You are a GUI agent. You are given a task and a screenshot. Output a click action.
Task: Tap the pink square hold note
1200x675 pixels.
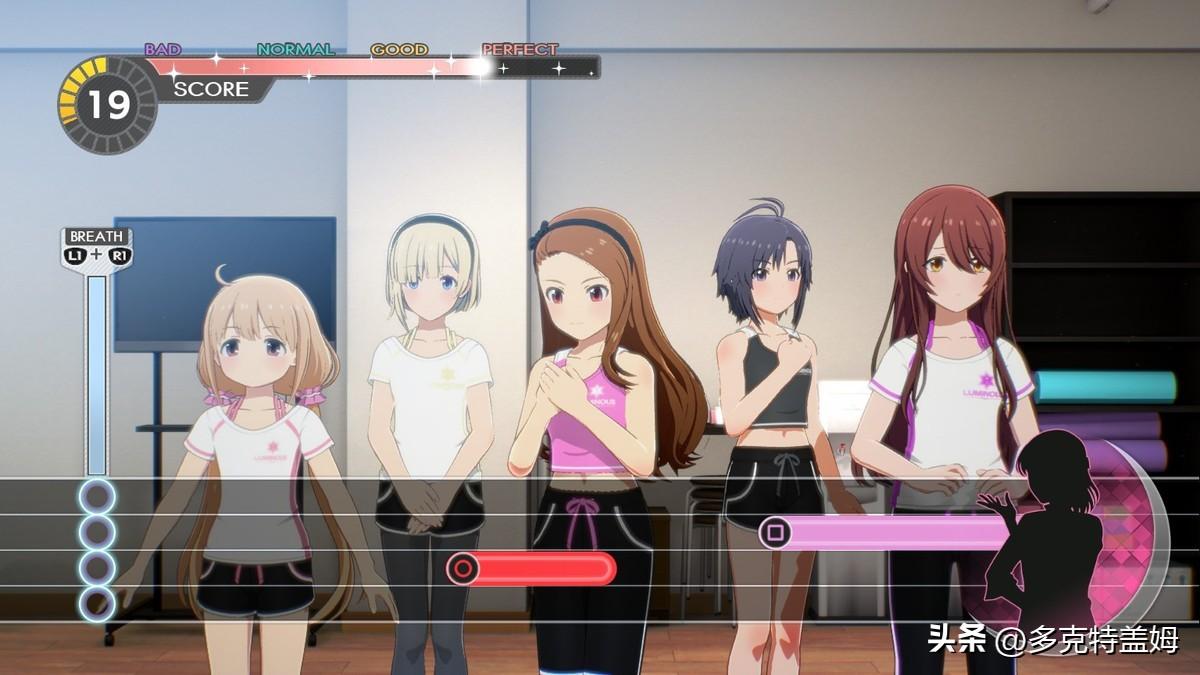775,533
